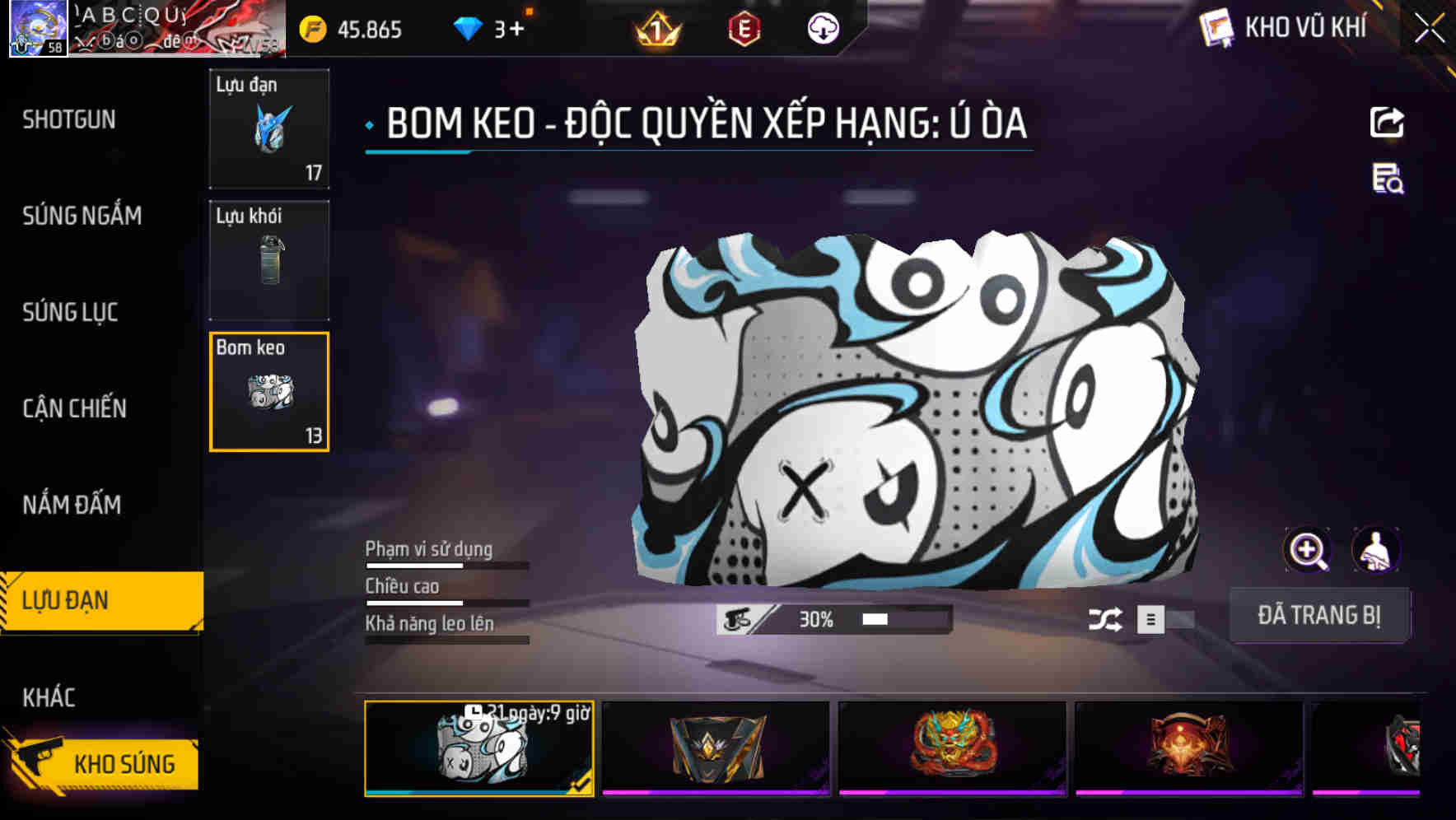Click the ĐÃ TRANG BỊ button
This screenshot has height=820, width=1456.
(x=1320, y=615)
